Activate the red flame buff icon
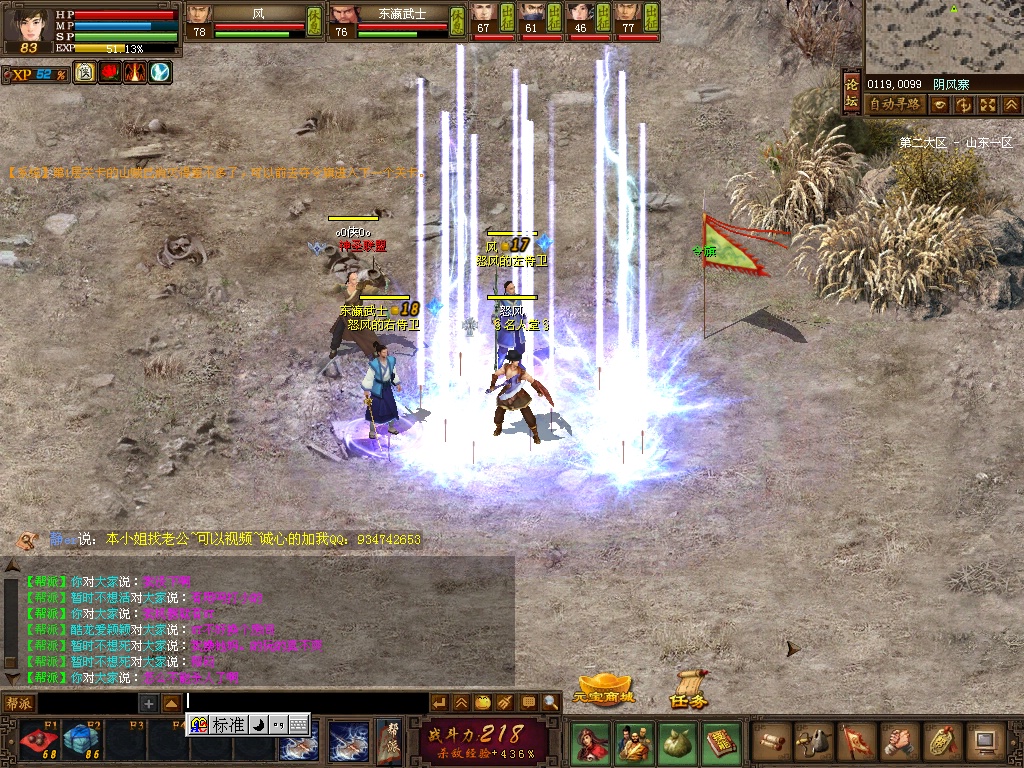The width and height of the screenshot is (1024, 768). coord(109,73)
